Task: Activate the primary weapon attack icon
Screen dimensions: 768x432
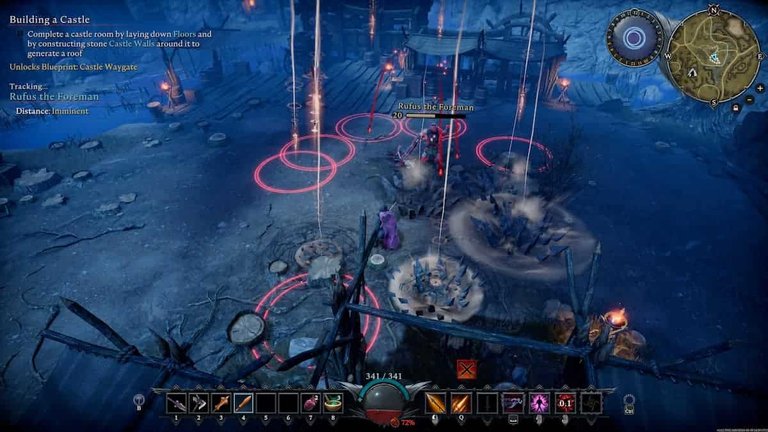Action: (x=436, y=402)
